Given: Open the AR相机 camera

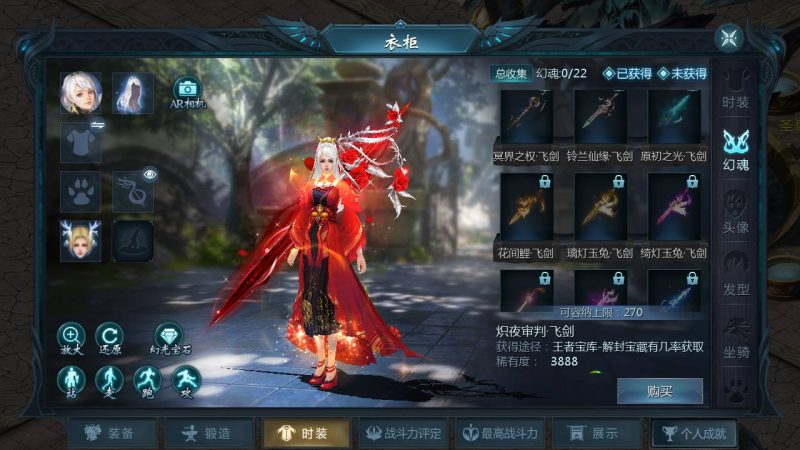Looking at the screenshot, I should pyautogui.click(x=187, y=92).
